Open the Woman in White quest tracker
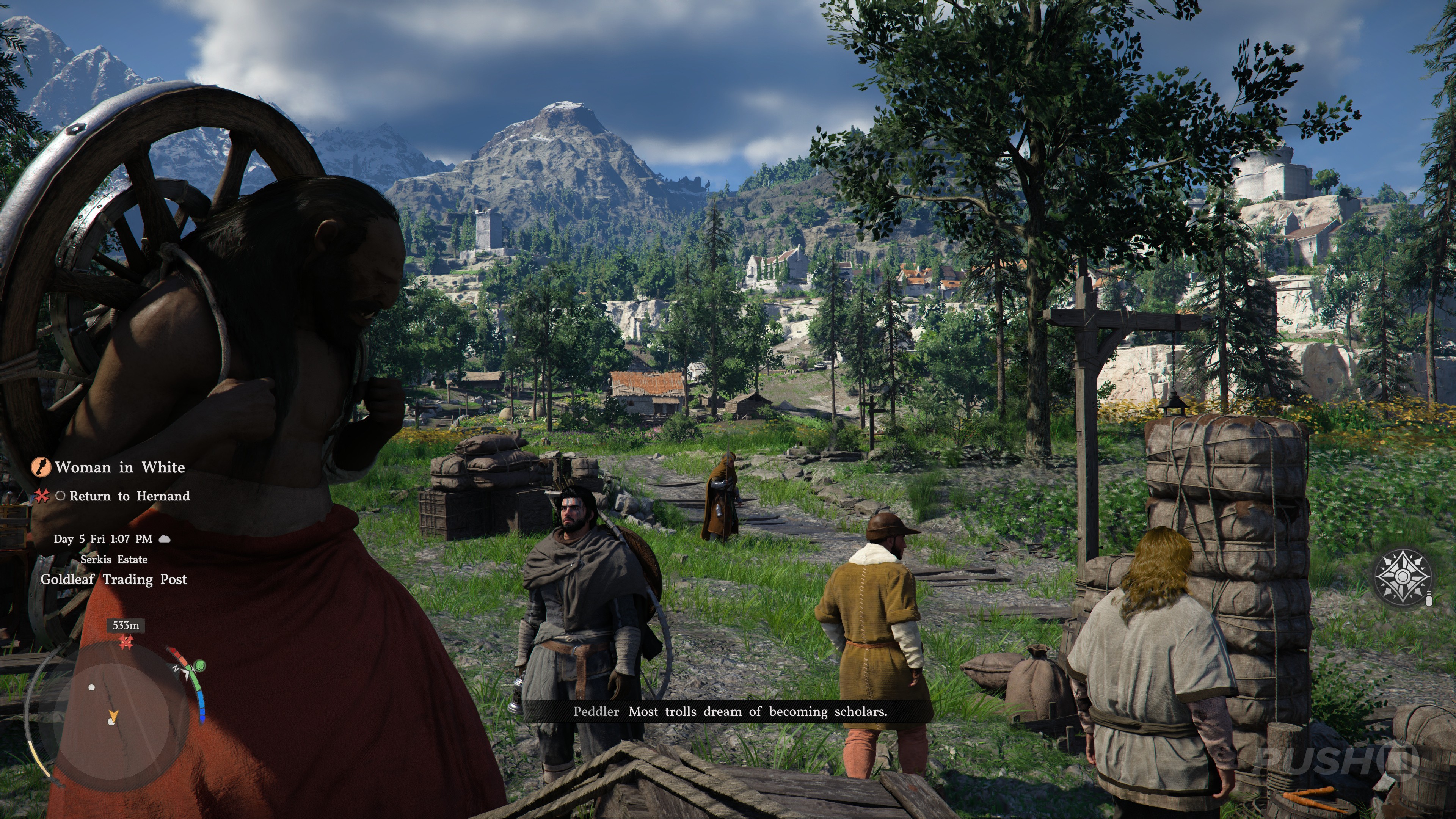The height and width of the screenshot is (819, 1456). [x=120, y=468]
